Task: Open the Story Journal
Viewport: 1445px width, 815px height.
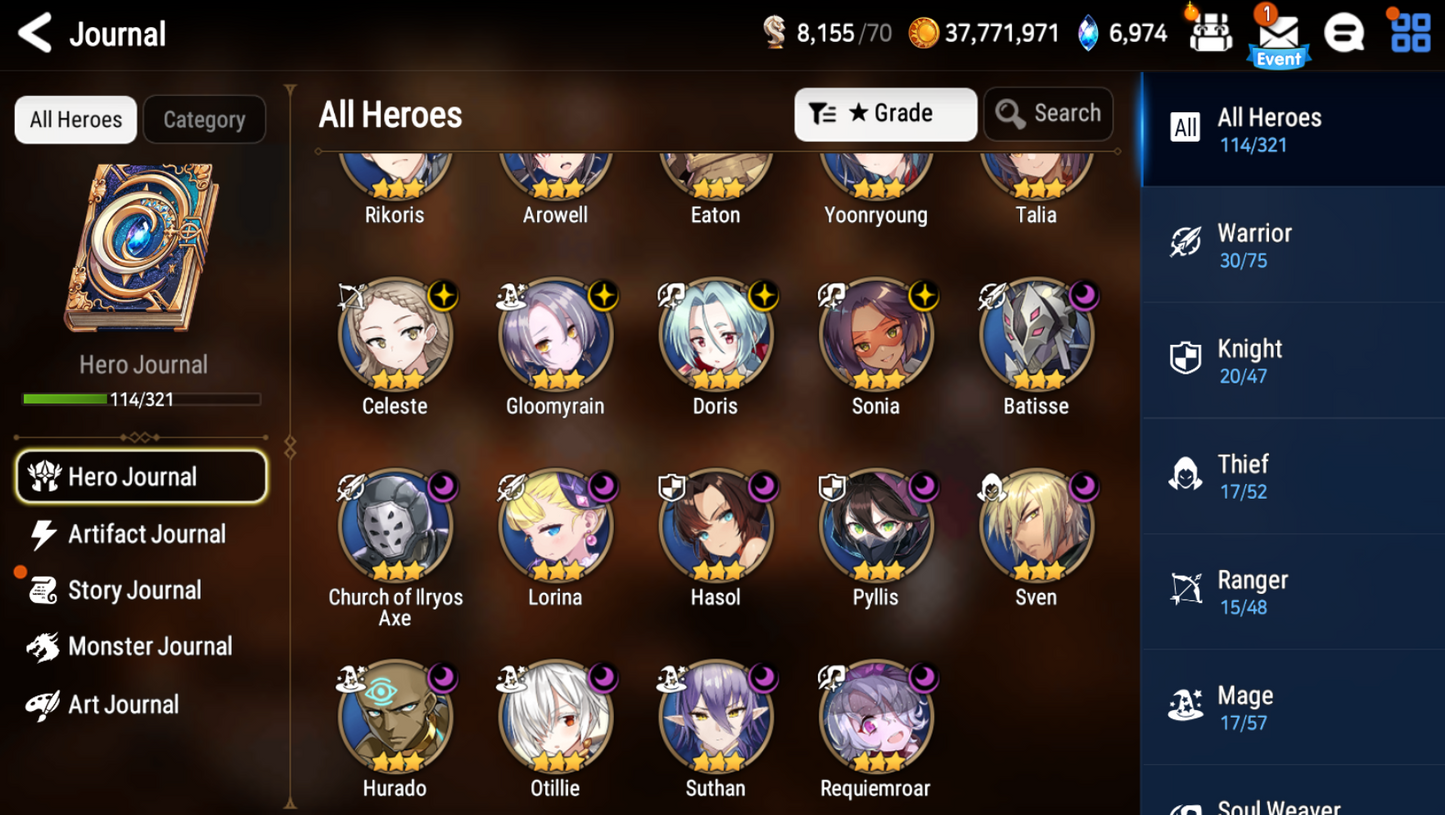Action: [x=135, y=590]
